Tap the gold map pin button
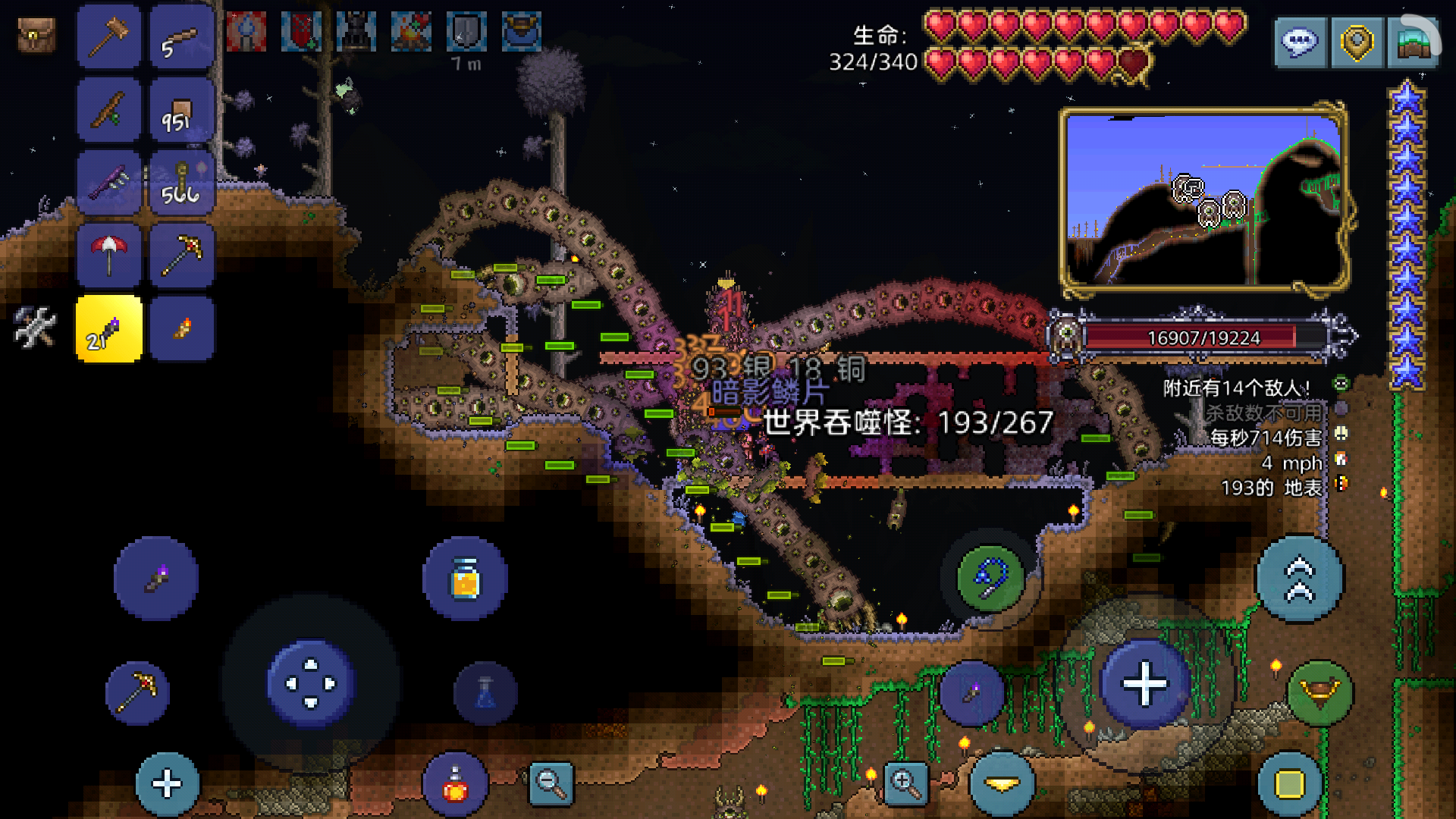The image size is (1456, 819). (1357, 42)
